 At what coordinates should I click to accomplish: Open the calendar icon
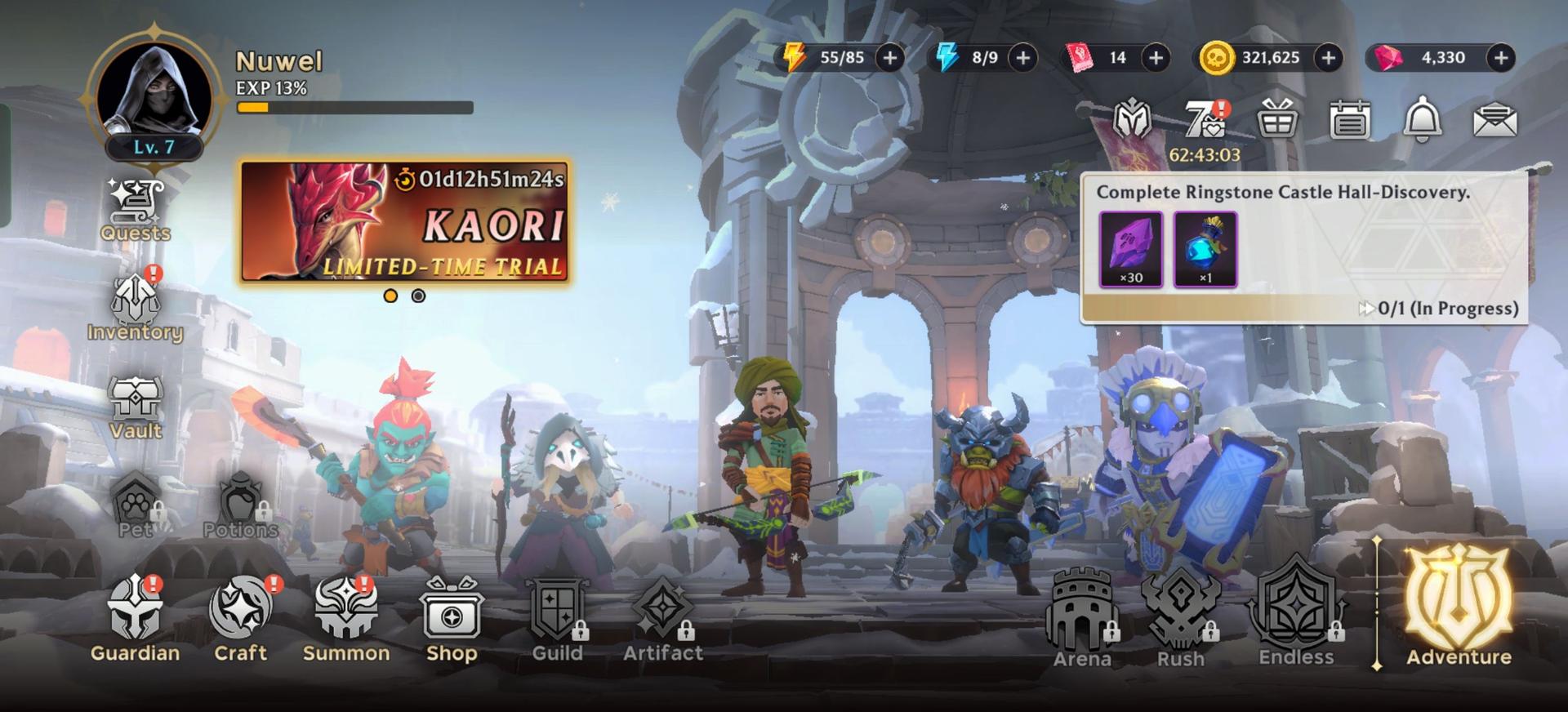pyautogui.click(x=1349, y=121)
